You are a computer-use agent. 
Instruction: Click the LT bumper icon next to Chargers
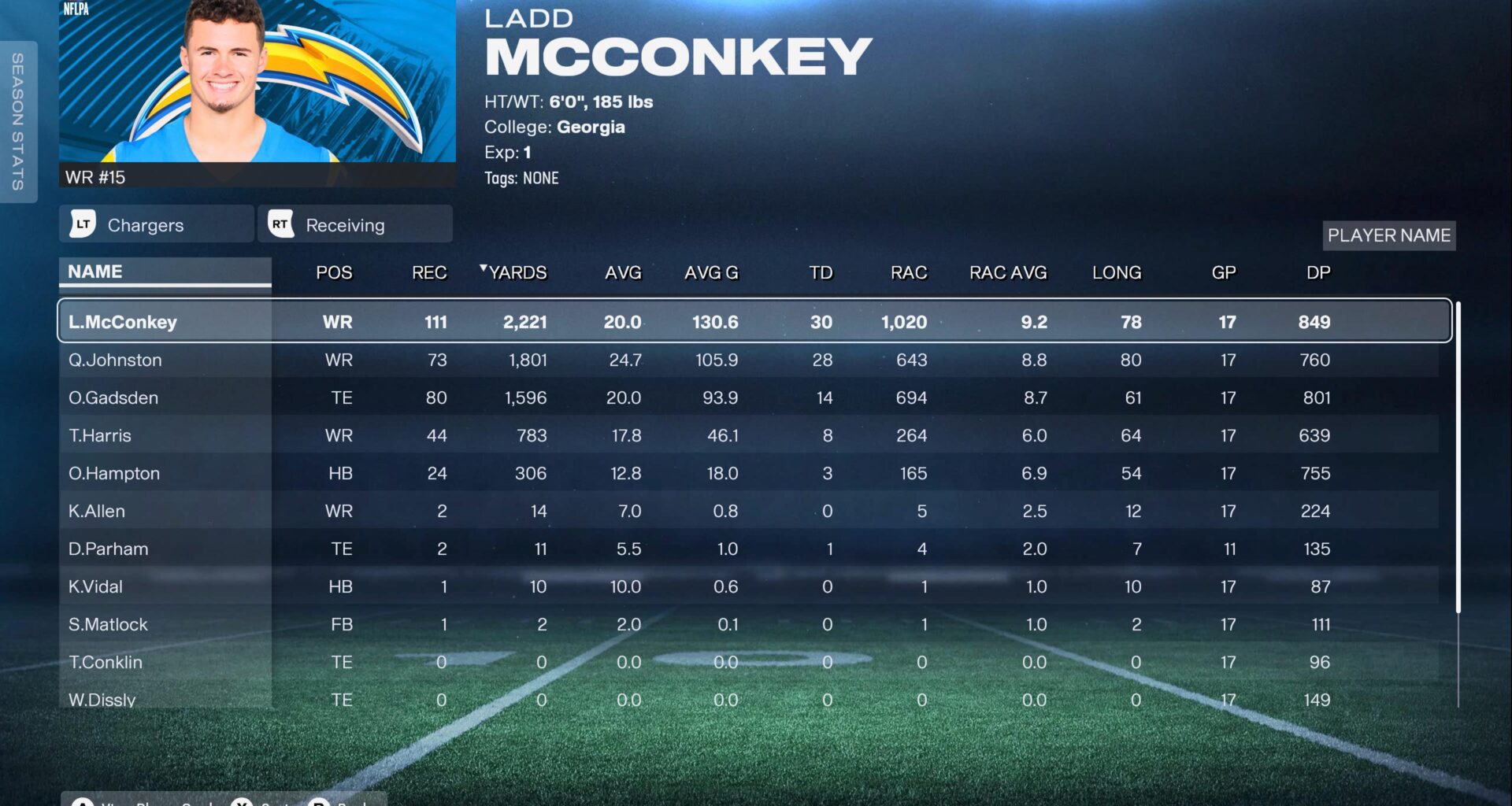click(x=85, y=224)
